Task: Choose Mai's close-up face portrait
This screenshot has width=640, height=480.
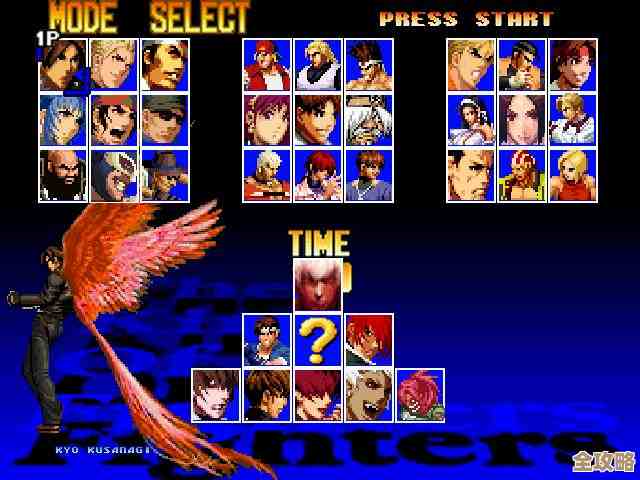Action: (522, 119)
